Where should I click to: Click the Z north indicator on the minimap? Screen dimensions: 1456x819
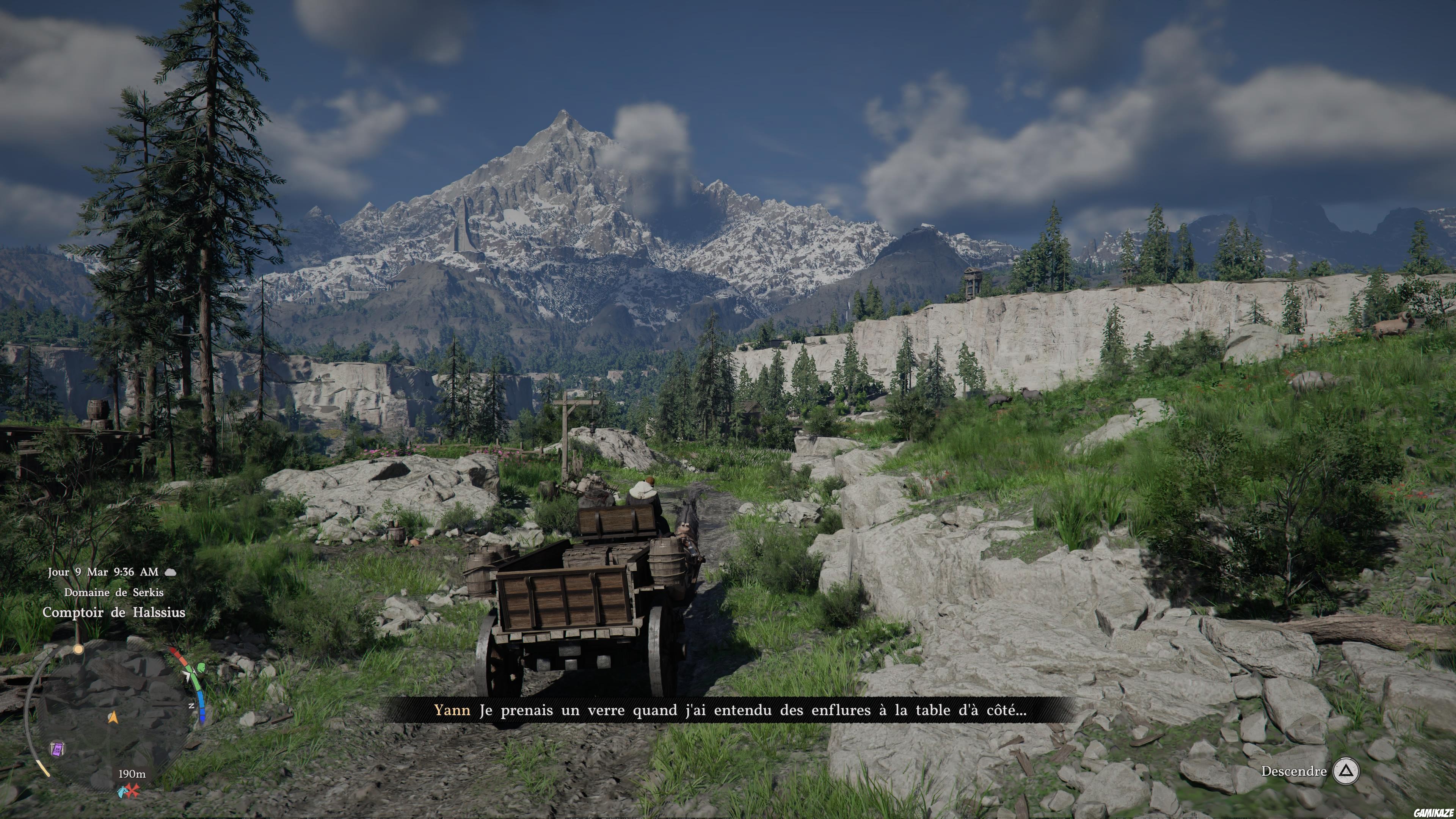tap(192, 705)
